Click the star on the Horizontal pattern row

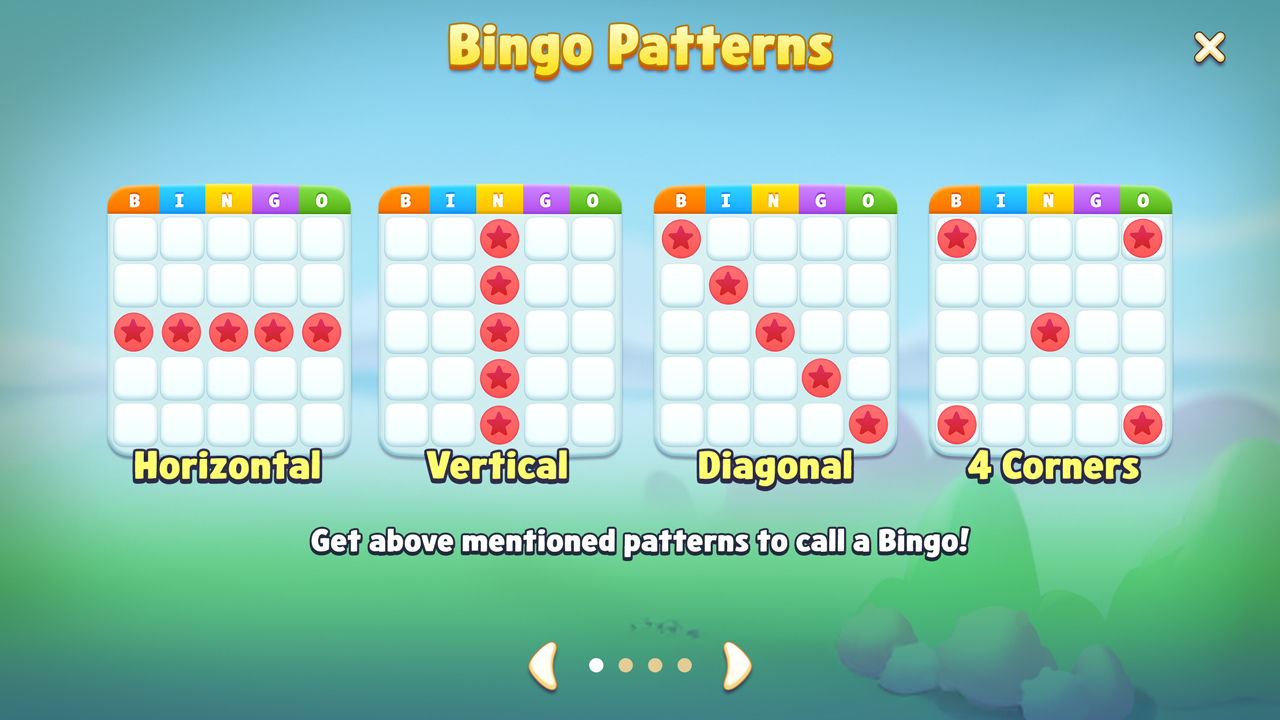[x=229, y=331]
